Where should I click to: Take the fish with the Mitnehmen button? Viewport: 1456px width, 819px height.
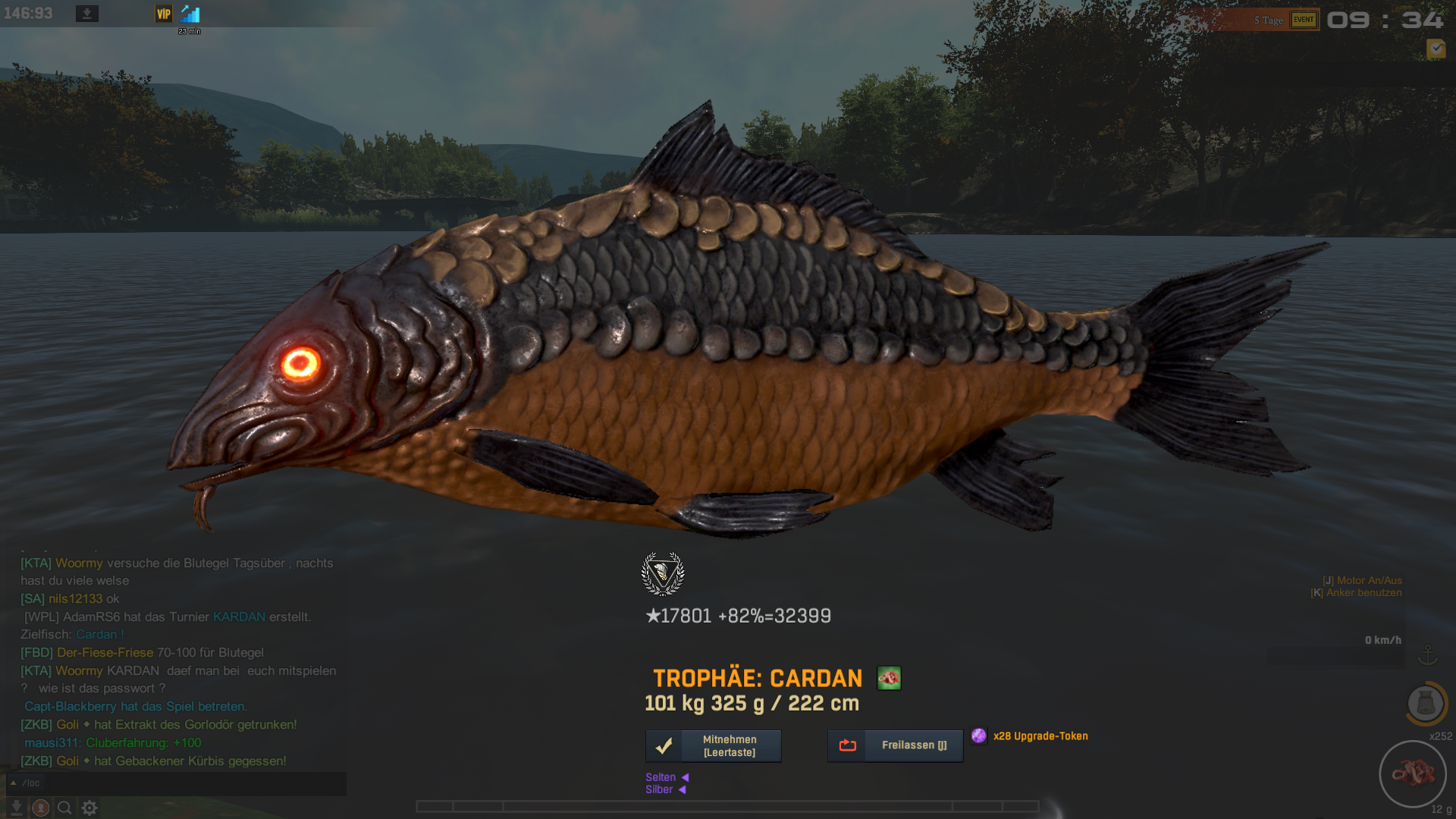[713, 746]
